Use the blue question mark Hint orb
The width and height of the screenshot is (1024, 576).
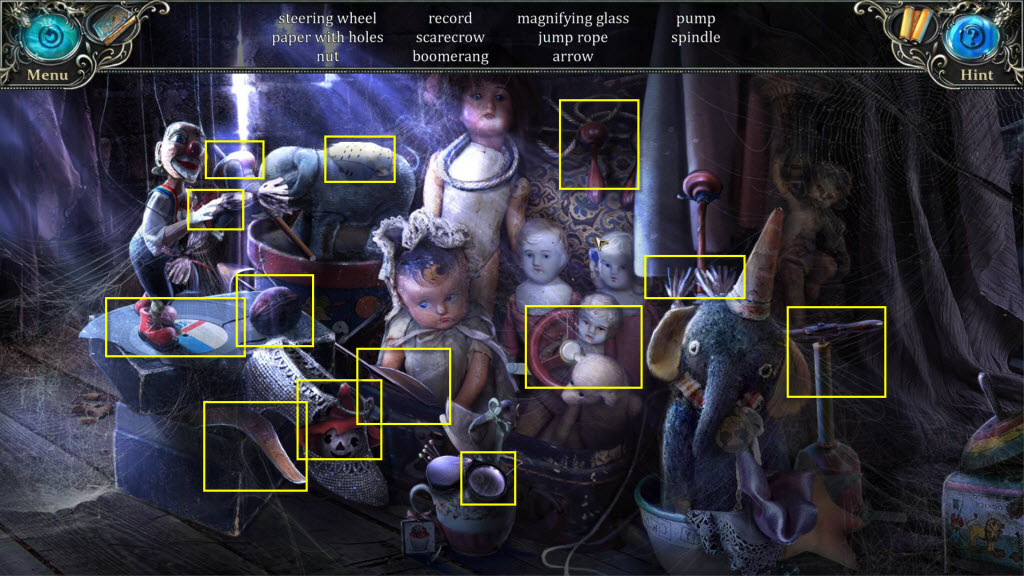975,37
